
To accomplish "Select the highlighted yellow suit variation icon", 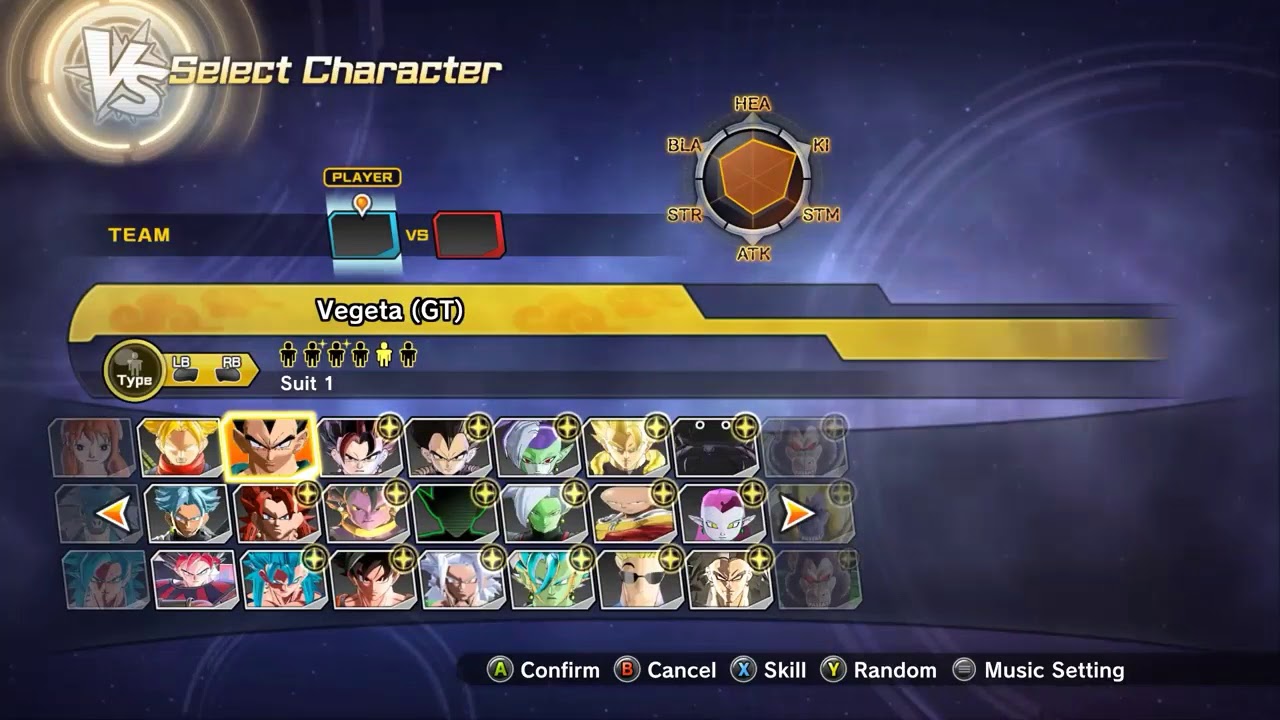I will 384,356.
